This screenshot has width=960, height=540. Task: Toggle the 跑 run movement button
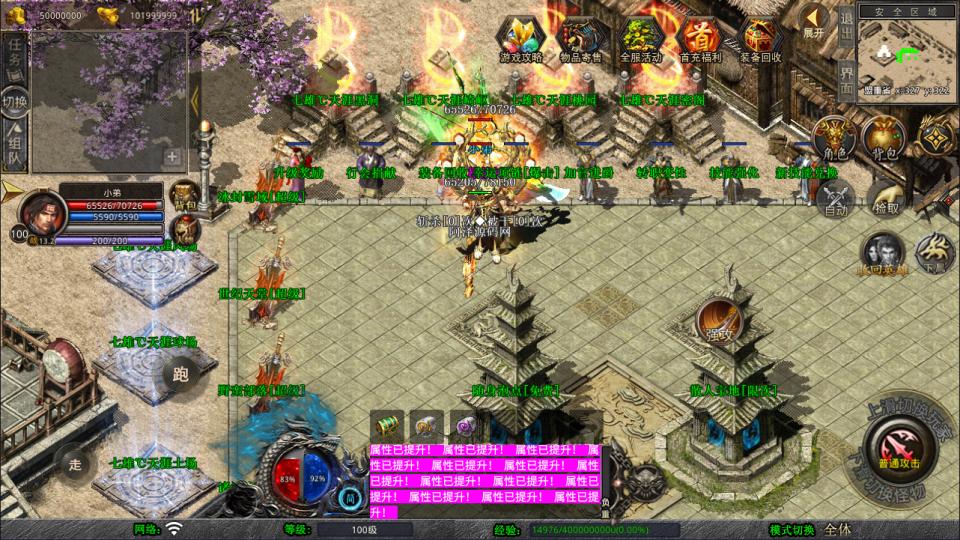180,375
